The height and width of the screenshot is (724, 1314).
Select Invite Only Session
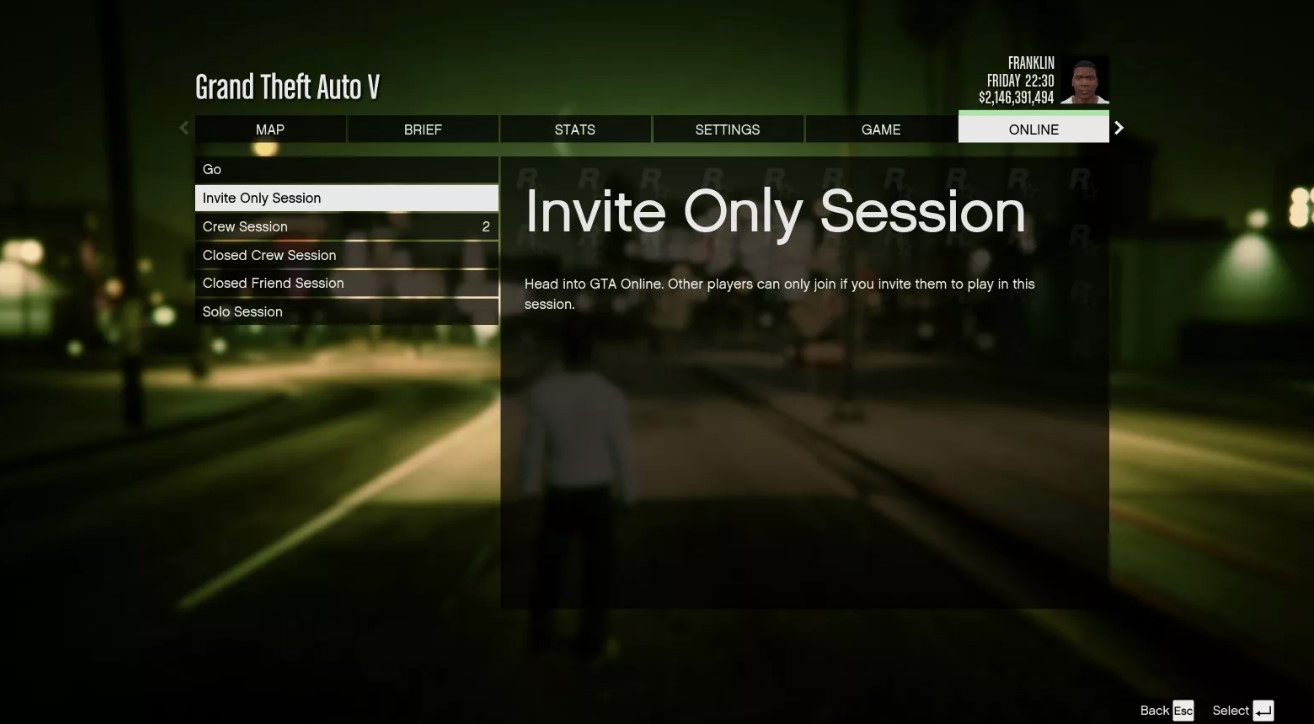tap(346, 198)
